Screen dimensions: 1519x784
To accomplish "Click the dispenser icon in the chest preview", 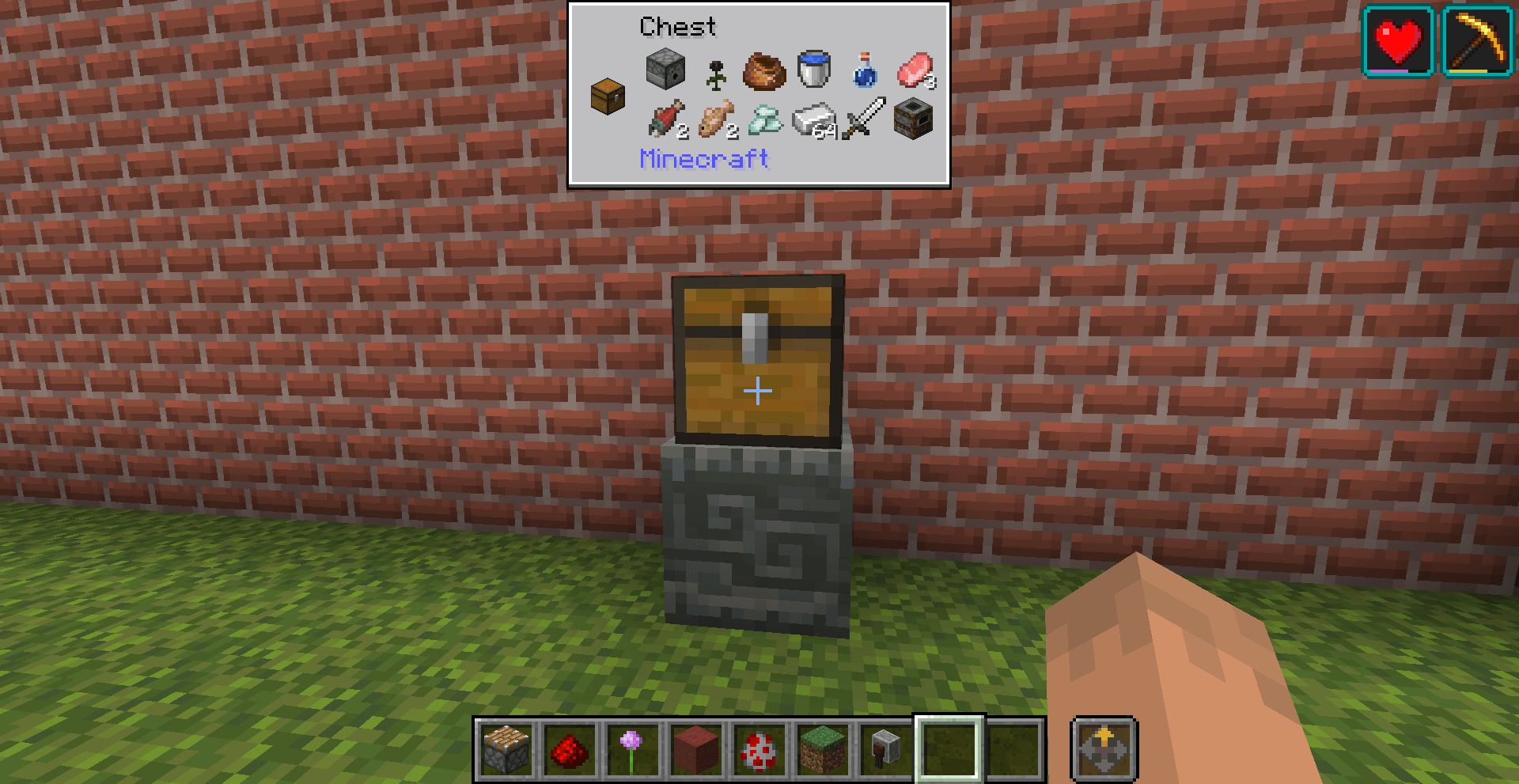I will (665, 69).
